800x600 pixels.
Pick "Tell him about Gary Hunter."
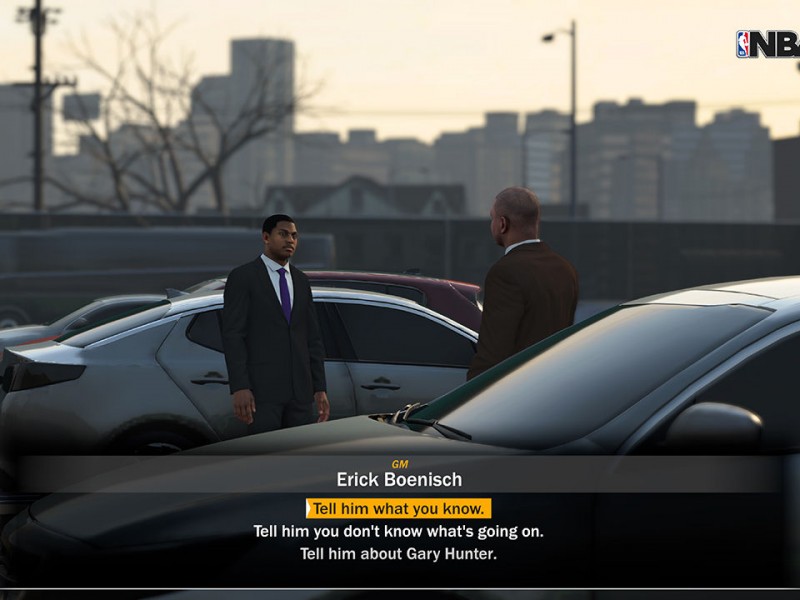399,553
